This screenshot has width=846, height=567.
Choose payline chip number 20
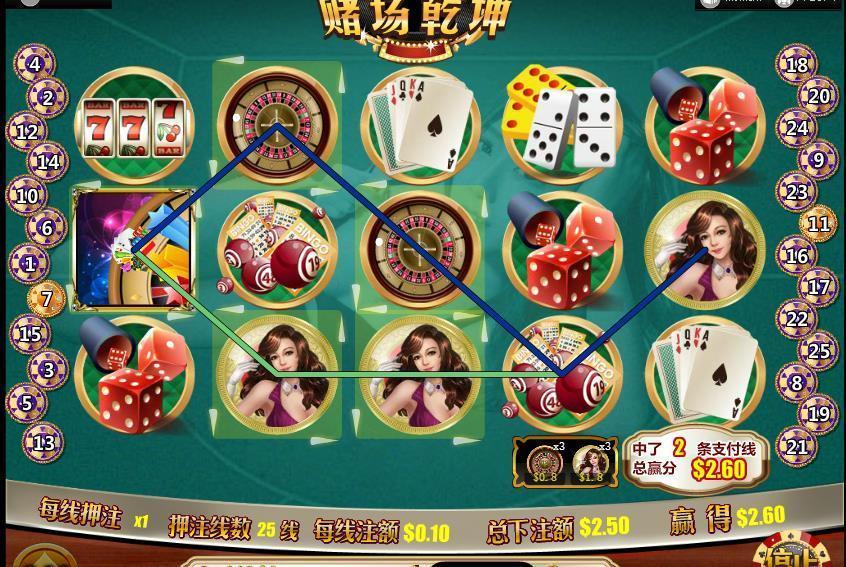(x=818, y=97)
